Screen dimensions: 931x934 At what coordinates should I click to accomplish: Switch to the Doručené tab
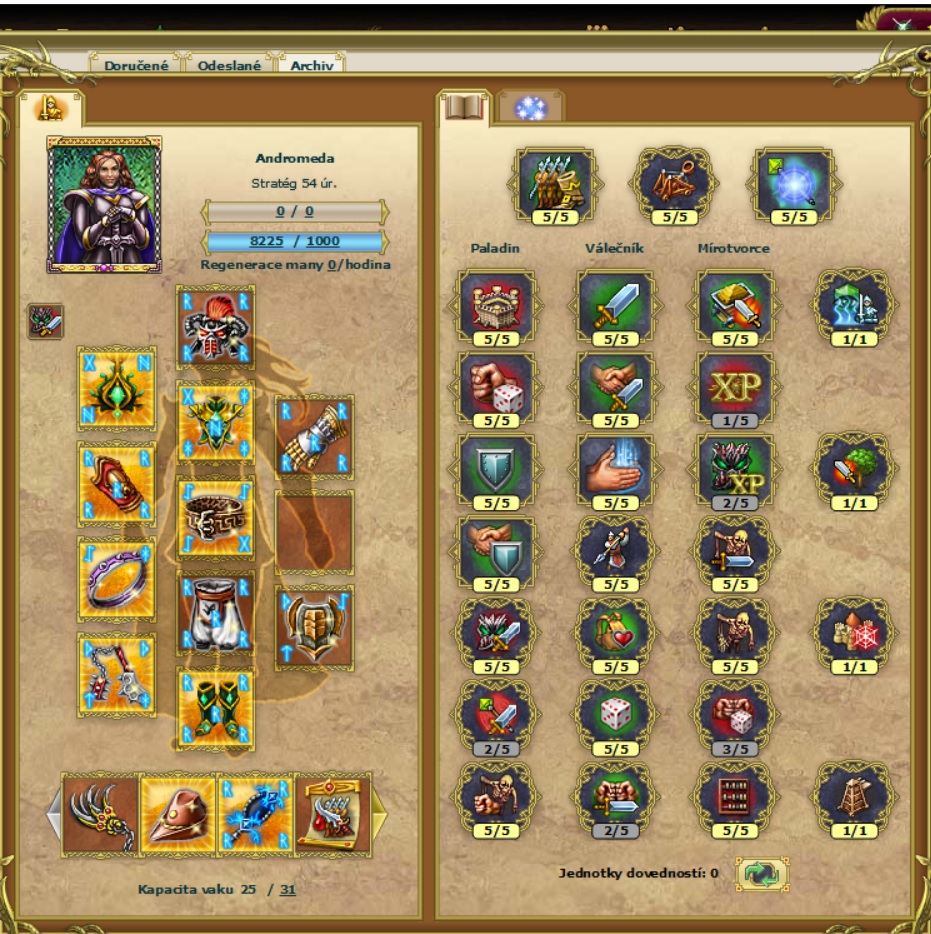136,65
